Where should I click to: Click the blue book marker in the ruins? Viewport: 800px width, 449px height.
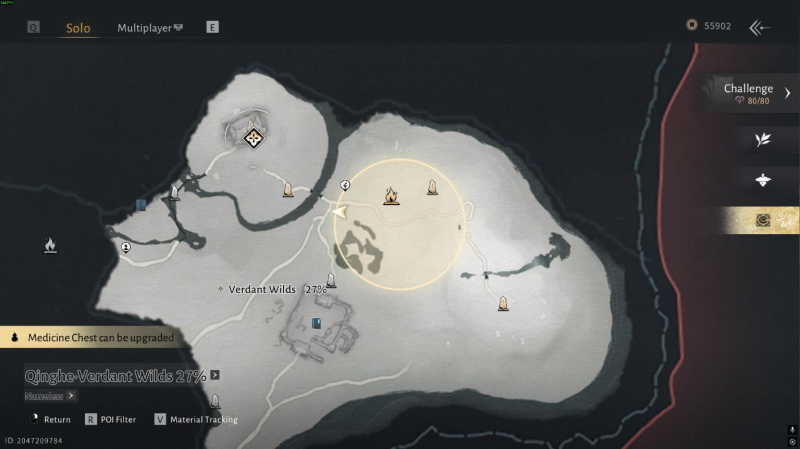tap(317, 323)
